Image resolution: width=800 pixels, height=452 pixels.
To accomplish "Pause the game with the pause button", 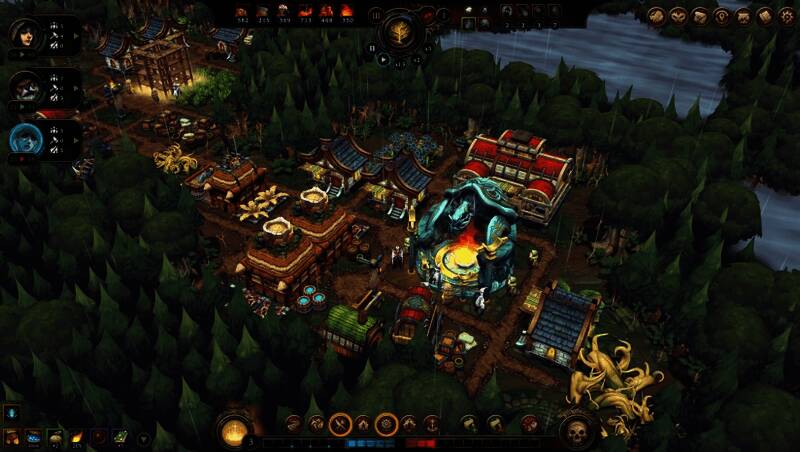I will click(x=373, y=46).
